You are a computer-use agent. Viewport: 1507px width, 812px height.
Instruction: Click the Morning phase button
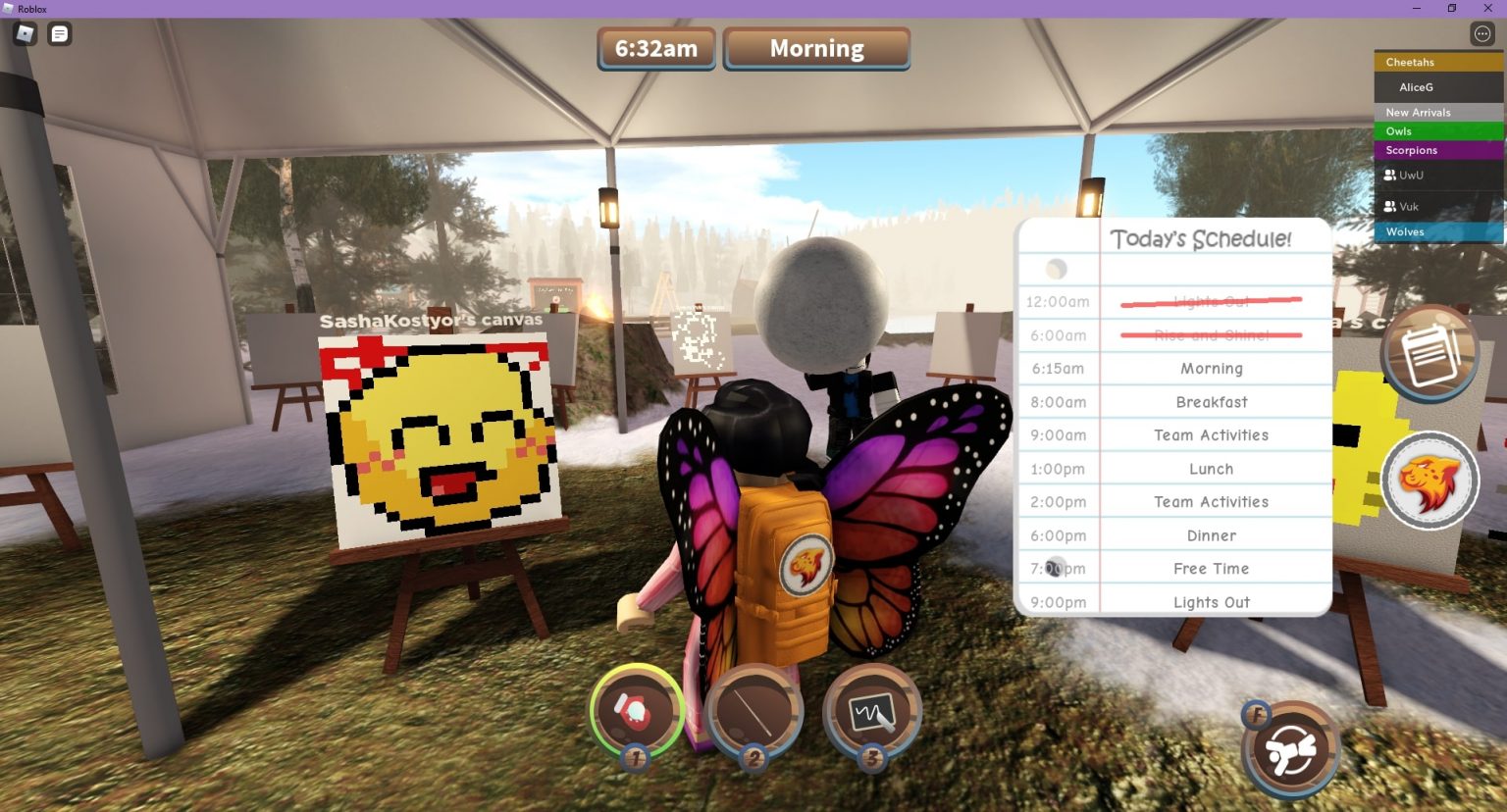(x=817, y=47)
